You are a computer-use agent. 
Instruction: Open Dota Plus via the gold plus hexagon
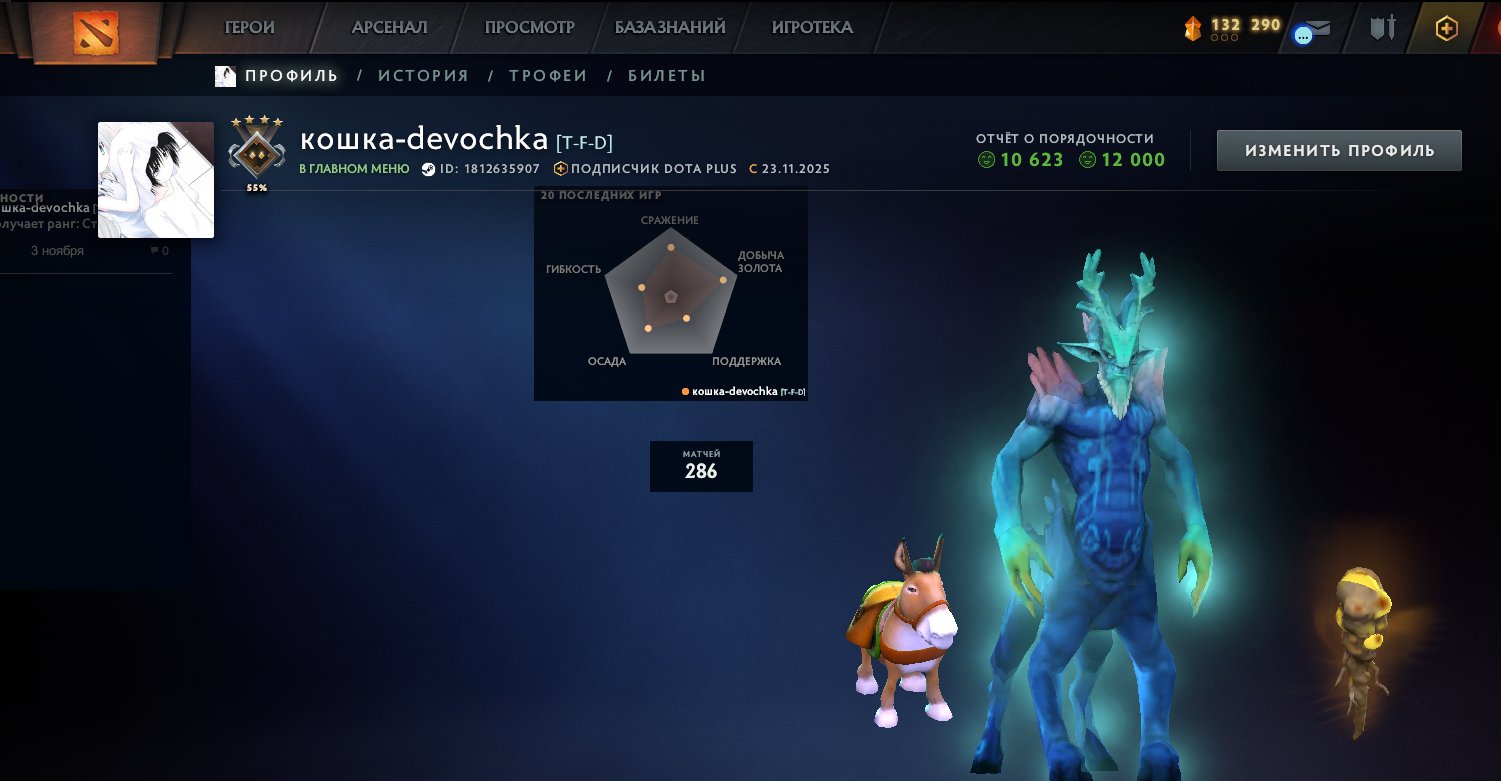pos(1446,28)
